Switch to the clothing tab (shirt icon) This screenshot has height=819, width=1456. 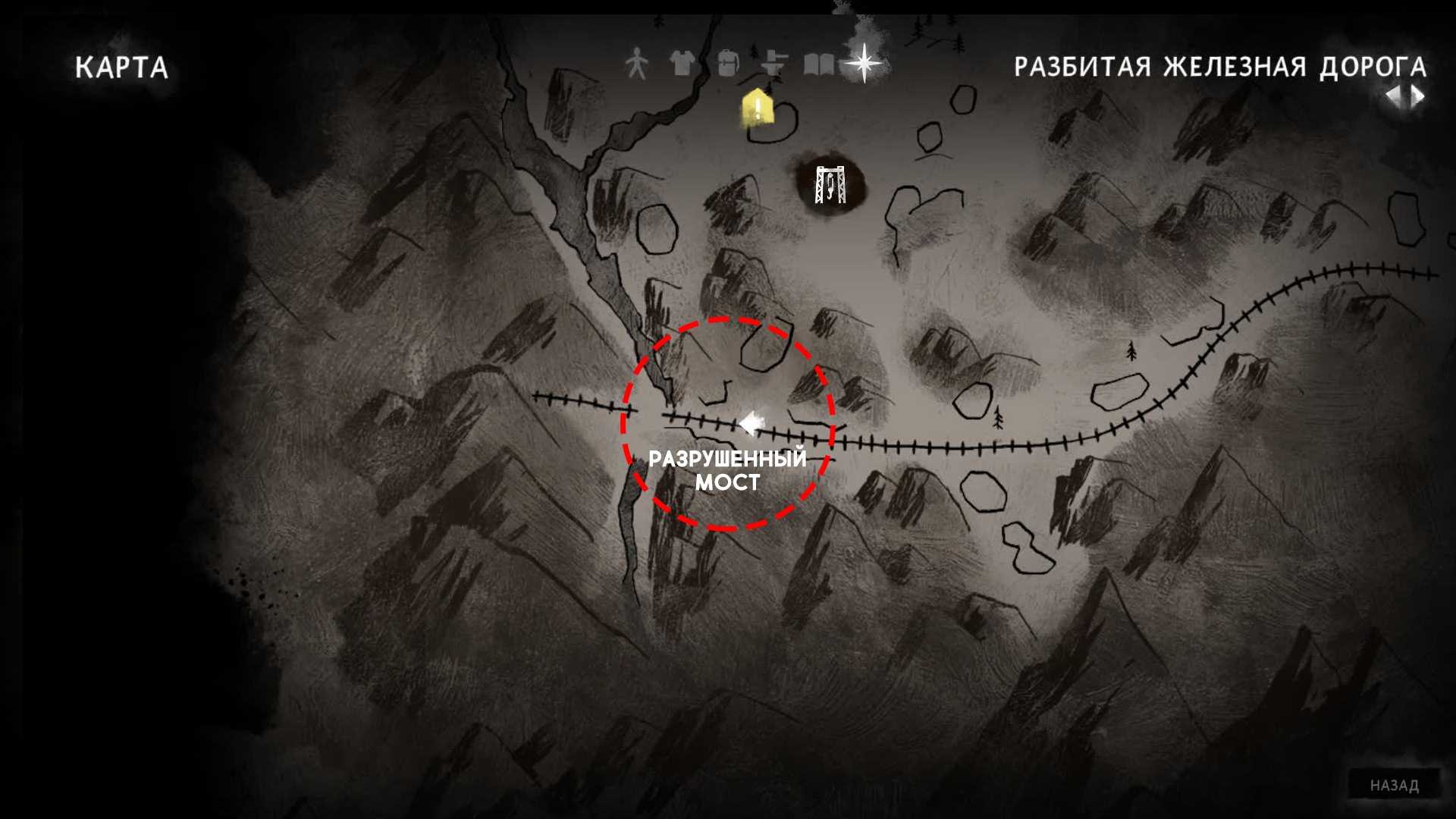pos(682,64)
